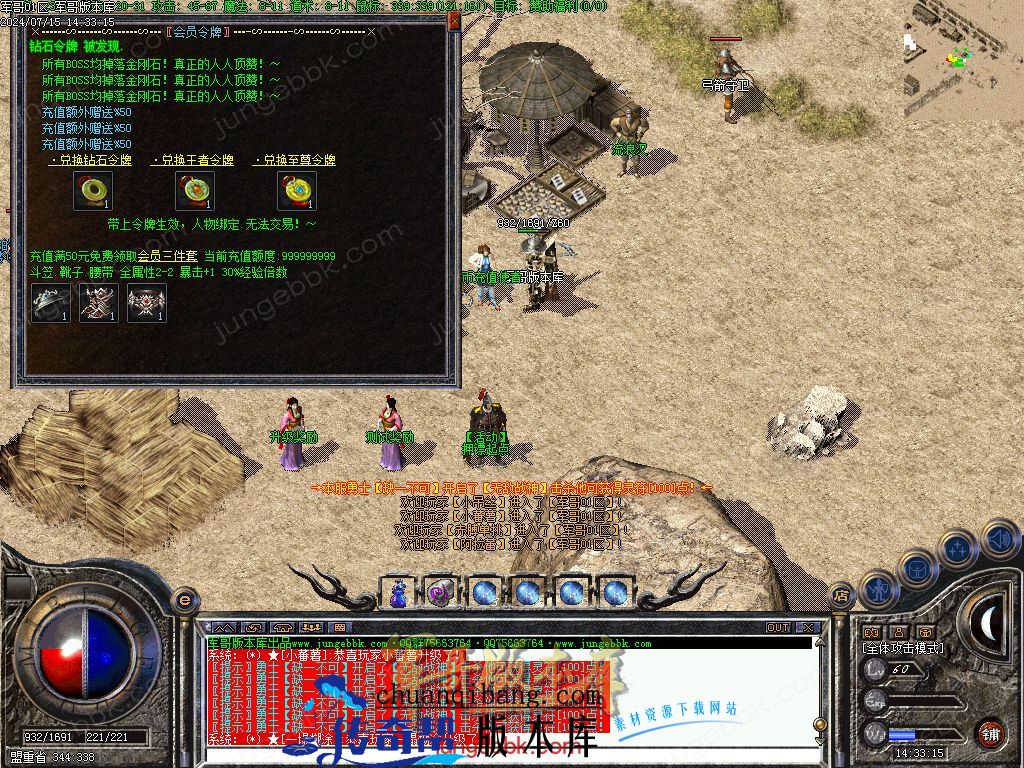This screenshot has width=1024, height=768.
Task: Open the bag inventory round button
Action: (917, 569)
